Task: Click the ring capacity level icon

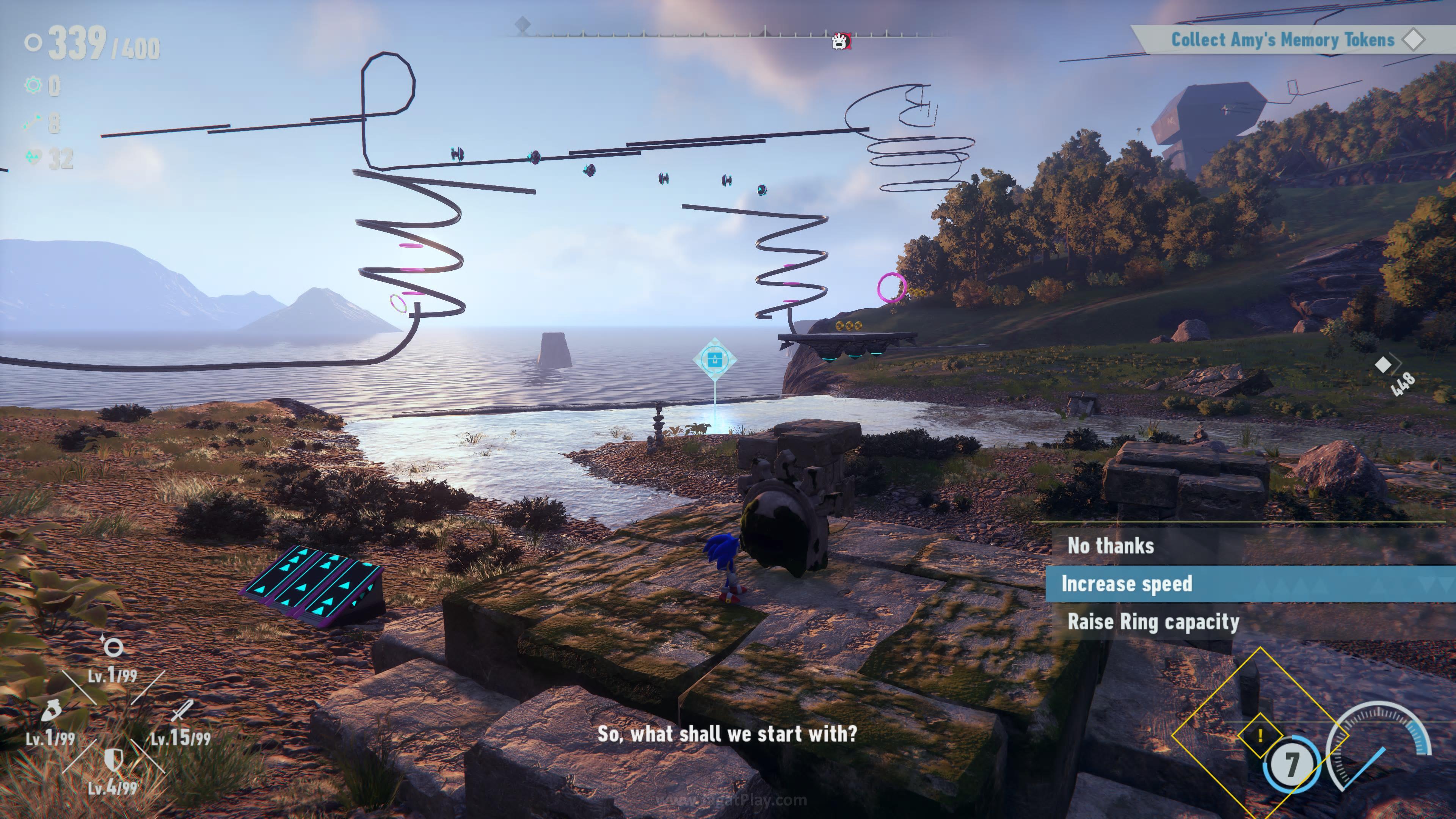Action: [113, 646]
